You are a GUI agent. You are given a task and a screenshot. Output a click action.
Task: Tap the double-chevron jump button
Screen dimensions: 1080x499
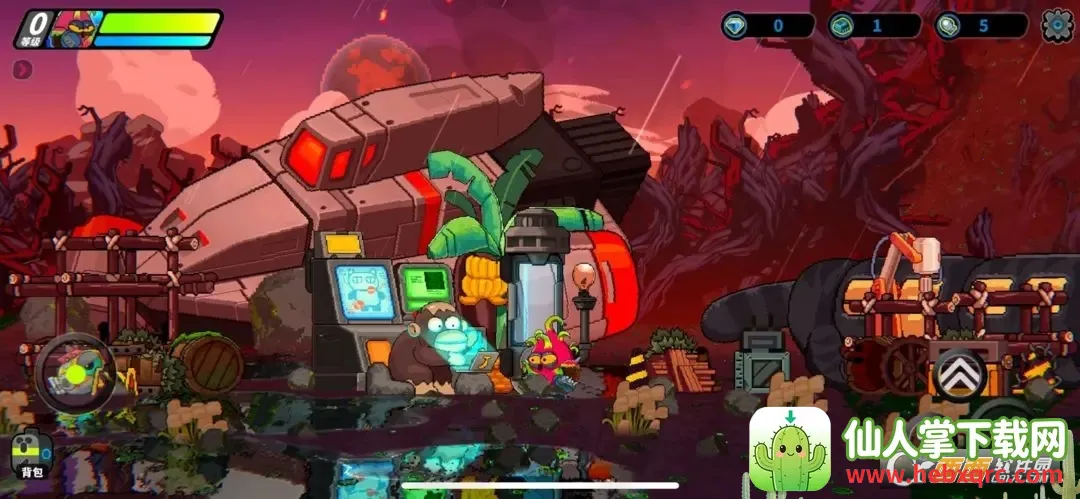(958, 376)
